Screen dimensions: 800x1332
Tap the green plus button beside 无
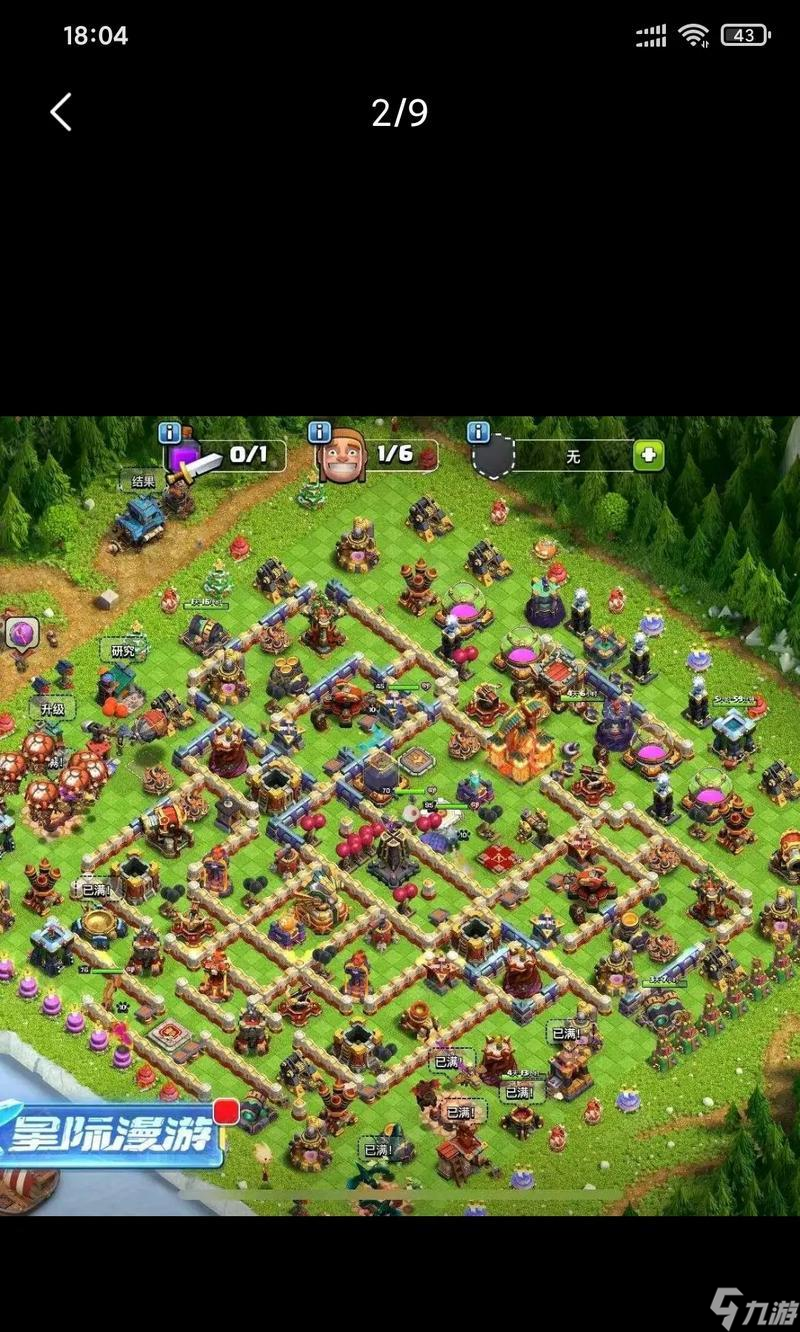pos(648,456)
